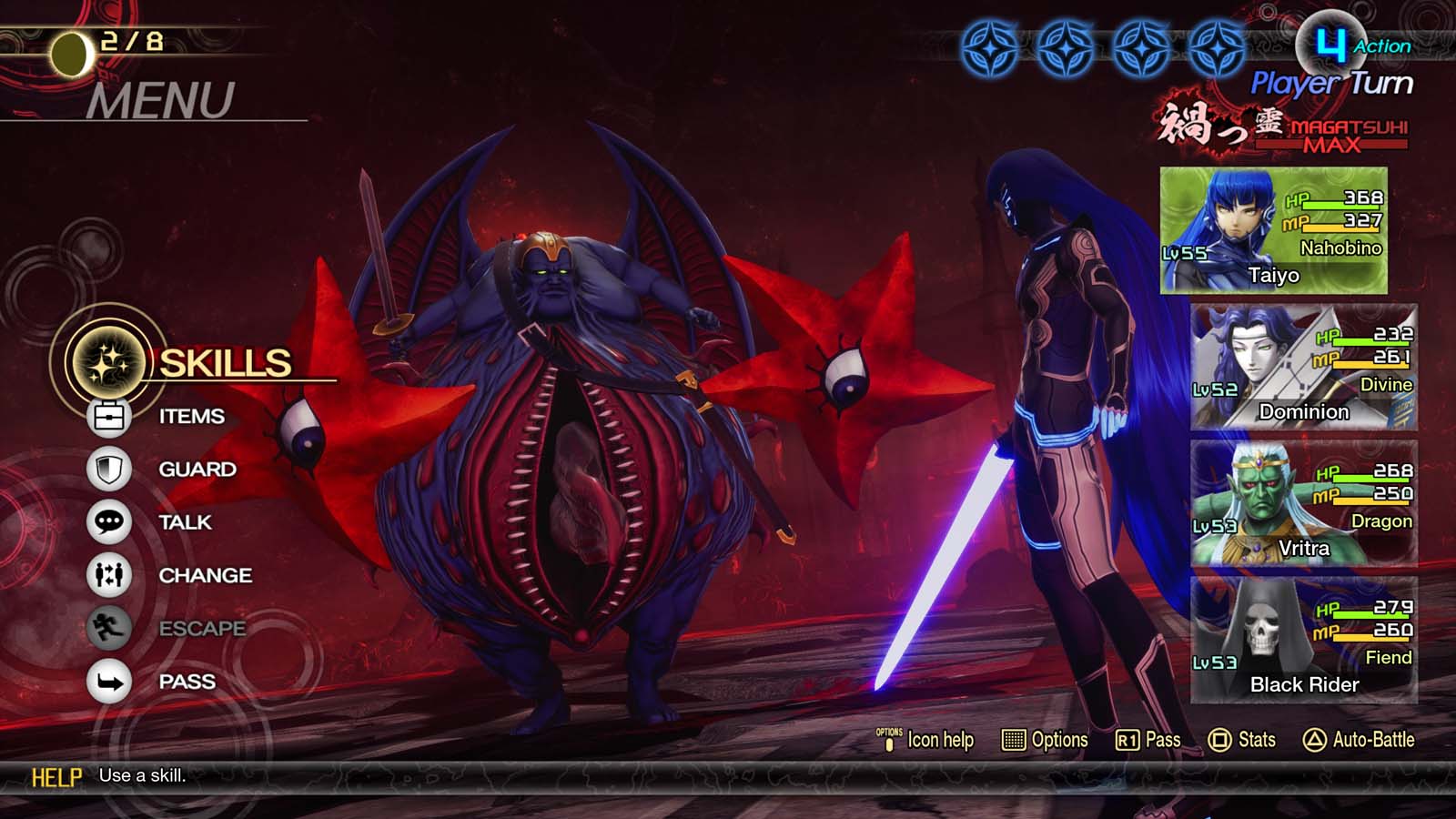
Task: Select the Talk speech bubble icon
Action: tap(109, 522)
